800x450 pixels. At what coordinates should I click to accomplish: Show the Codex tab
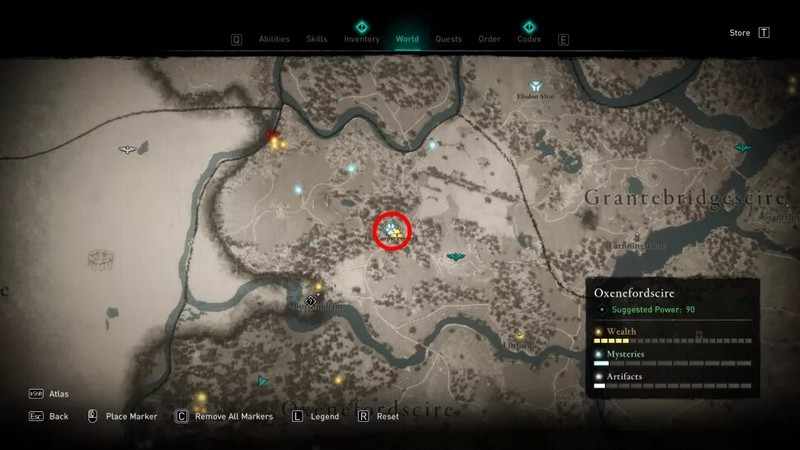(529, 40)
